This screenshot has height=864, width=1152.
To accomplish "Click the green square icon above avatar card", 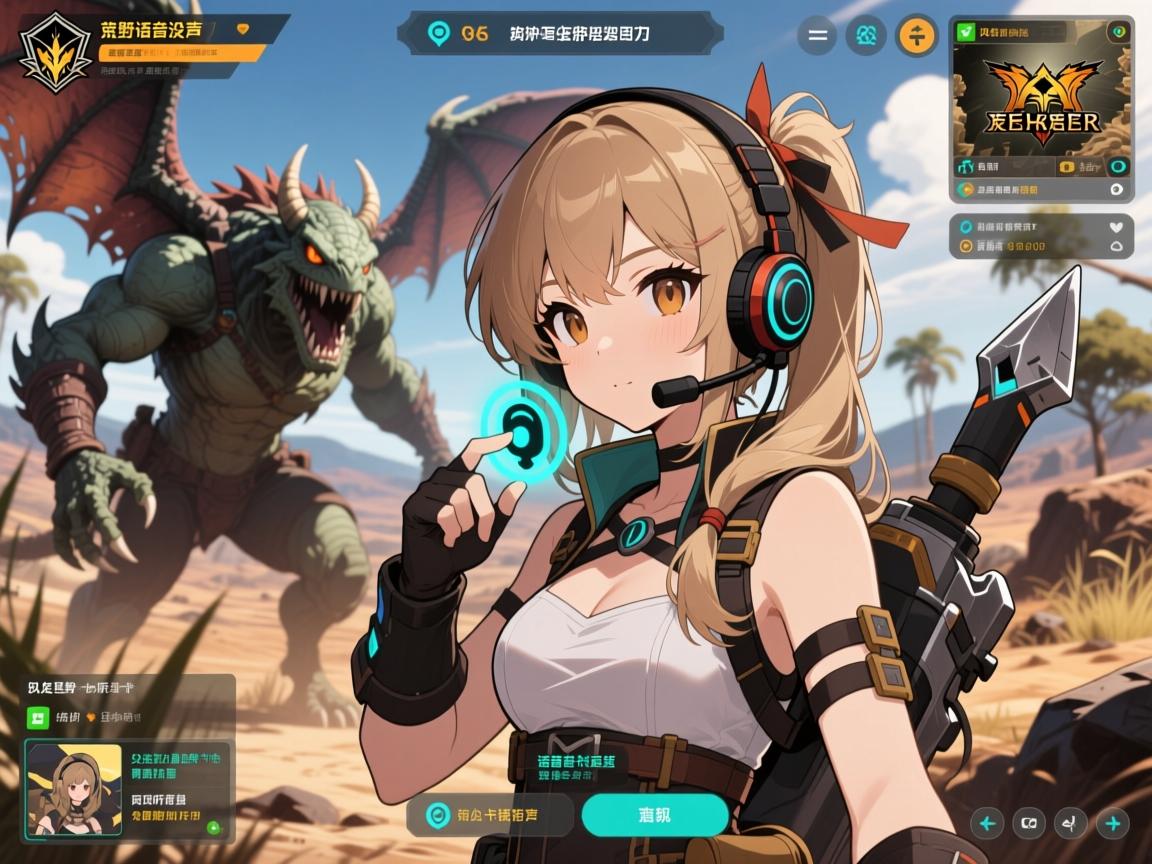I will click(37, 717).
